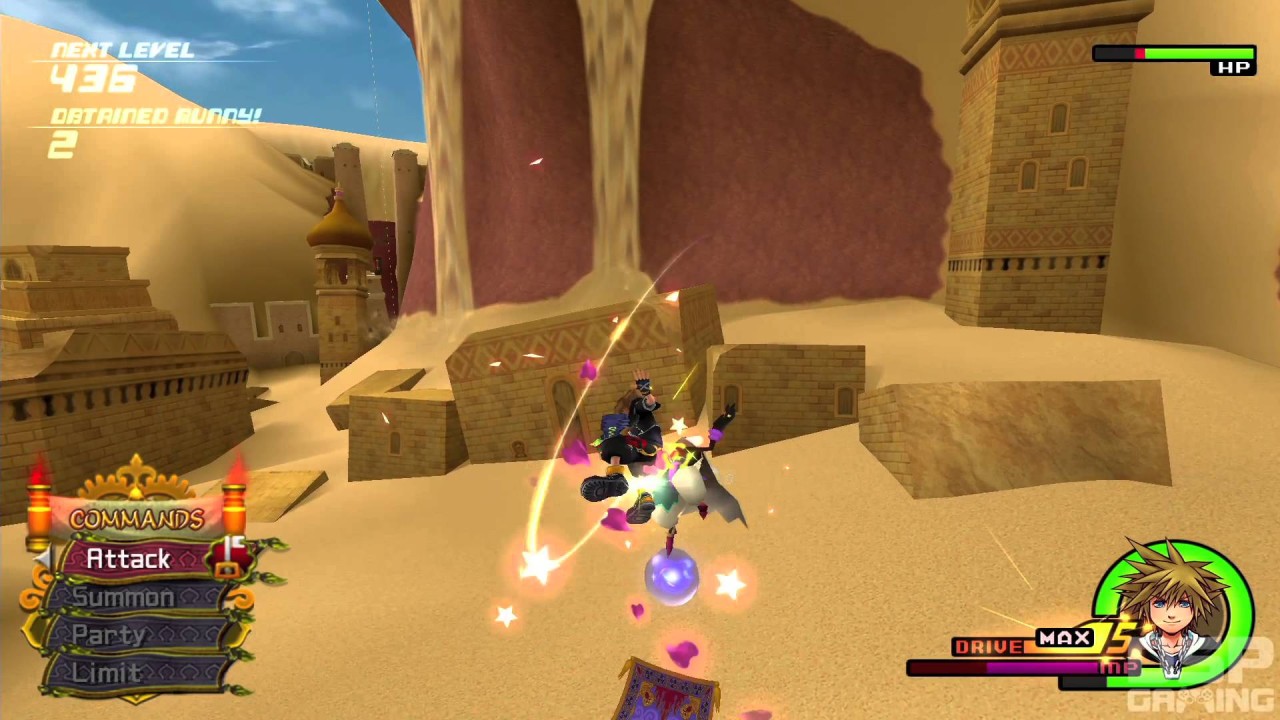
Task: Select the Attack command
Action: (x=130, y=559)
